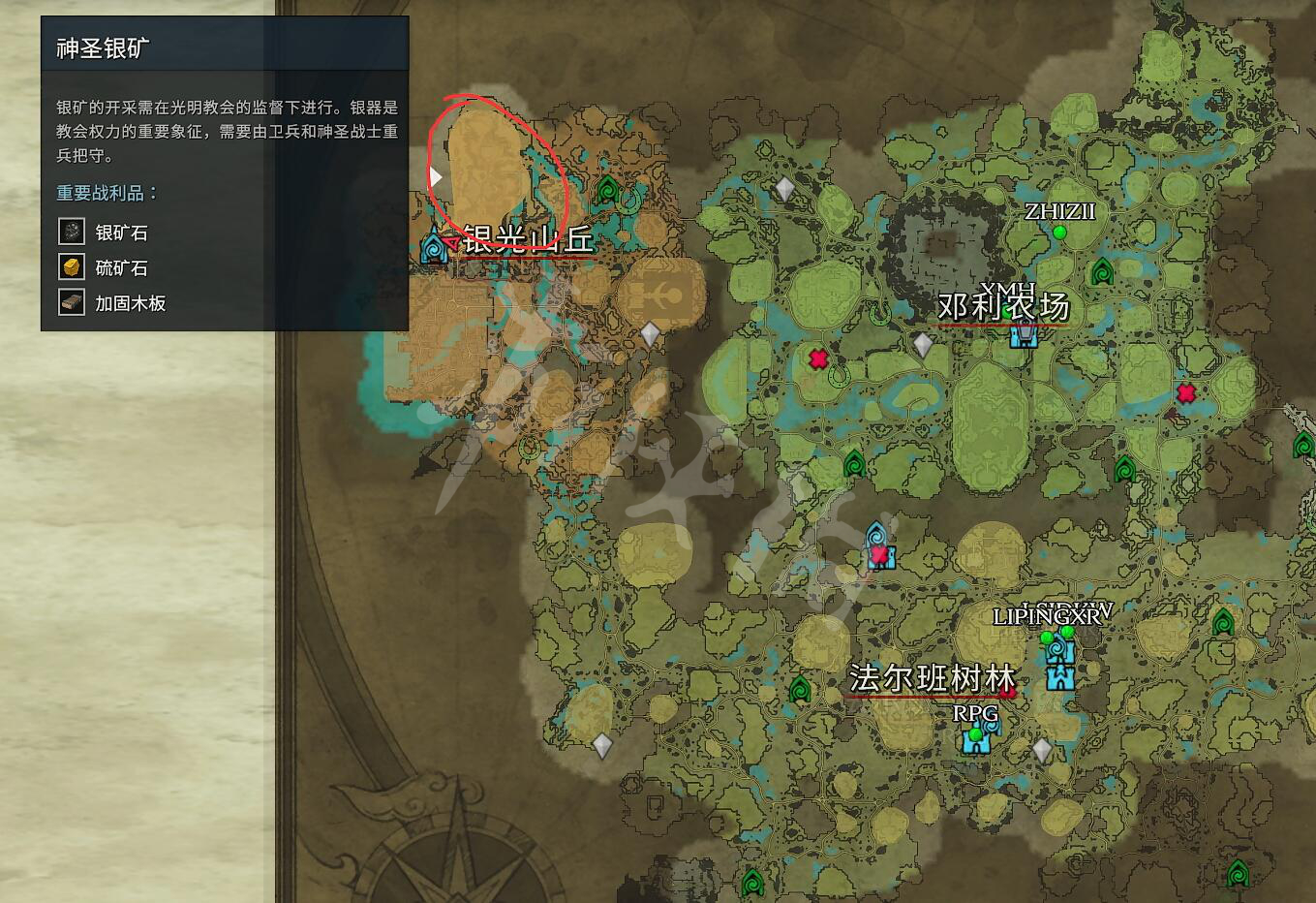Click the 银光山丘 region label

(x=528, y=238)
